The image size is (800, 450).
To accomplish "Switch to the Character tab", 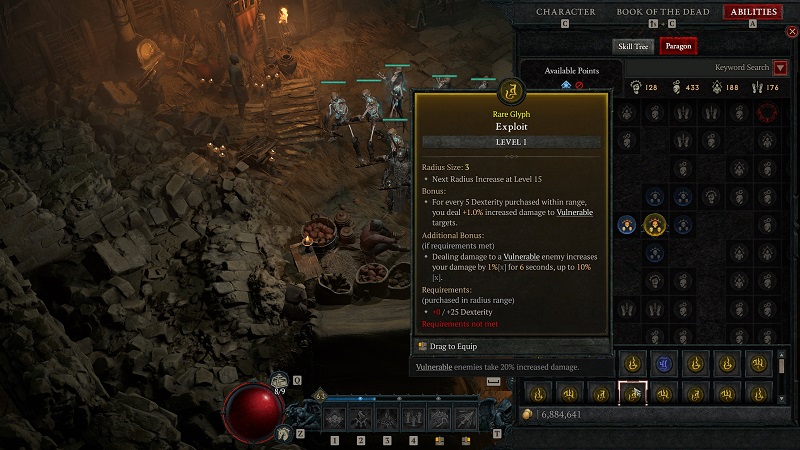I will (565, 12).
